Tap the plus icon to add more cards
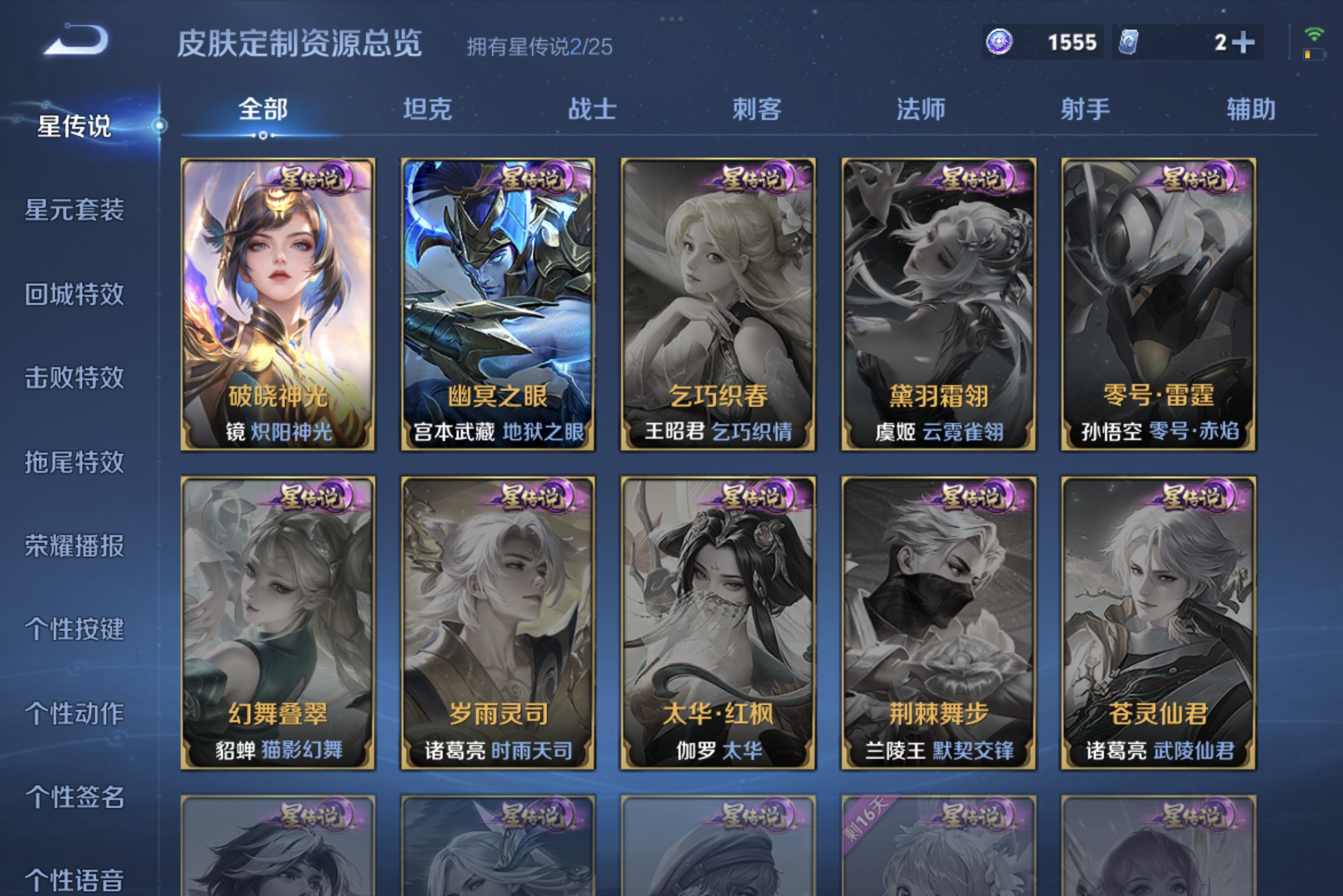Image resolution: width=1343 pixels, height=896 pixels. click(1244, 42)
